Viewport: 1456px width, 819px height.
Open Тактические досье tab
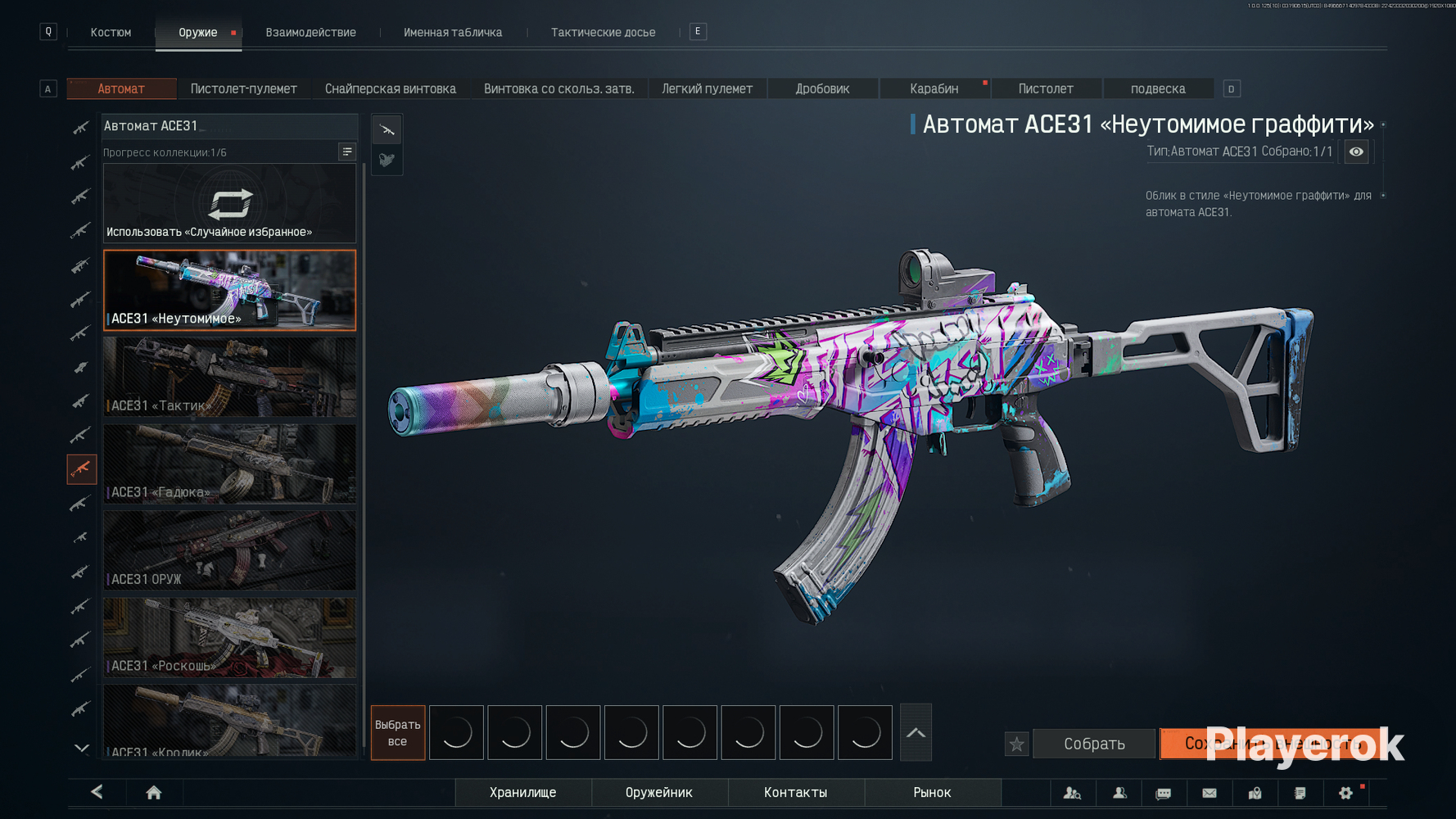pyautogui.click(x=603, y=33)
